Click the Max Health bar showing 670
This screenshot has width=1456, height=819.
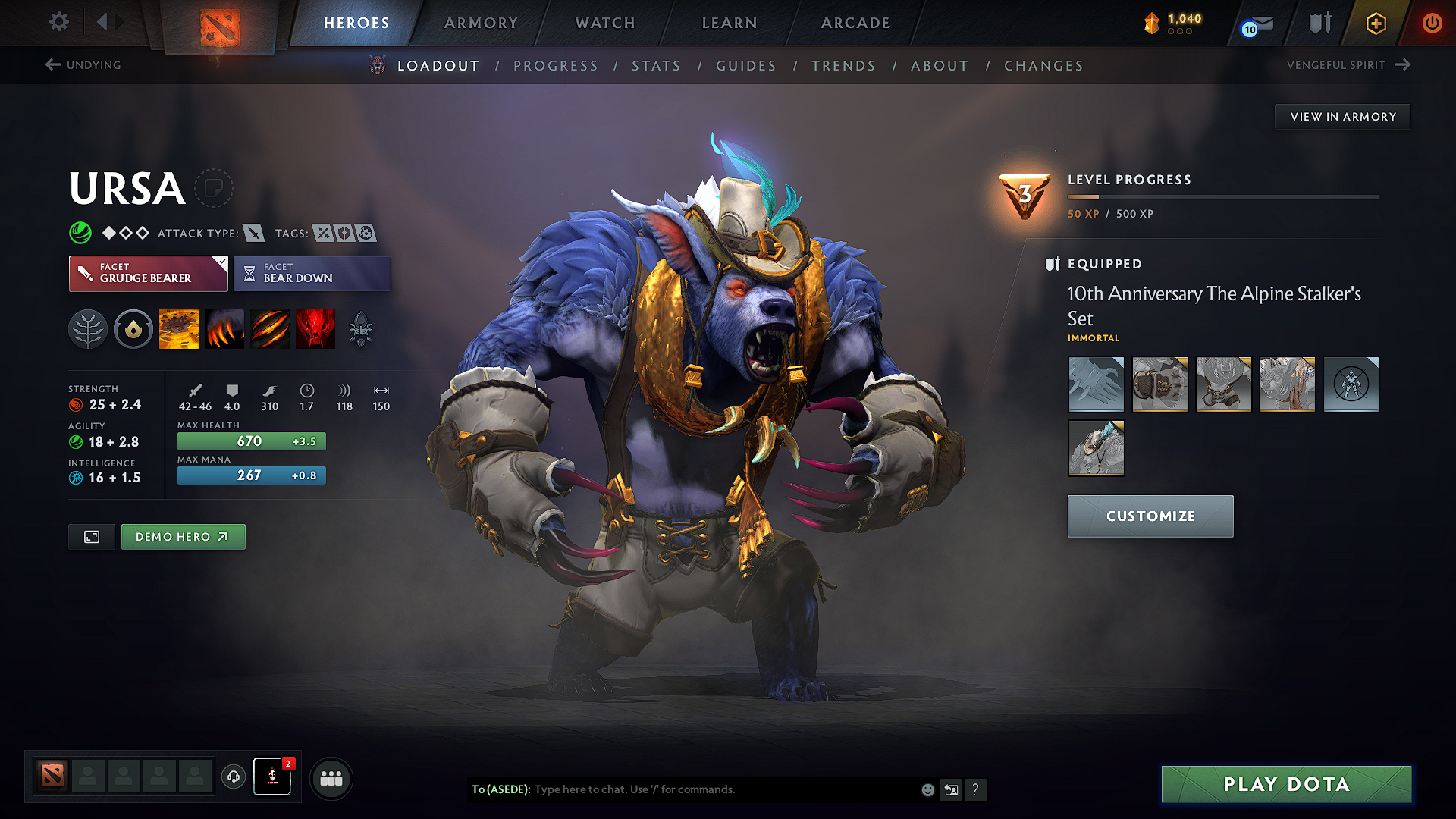[251, 441]
